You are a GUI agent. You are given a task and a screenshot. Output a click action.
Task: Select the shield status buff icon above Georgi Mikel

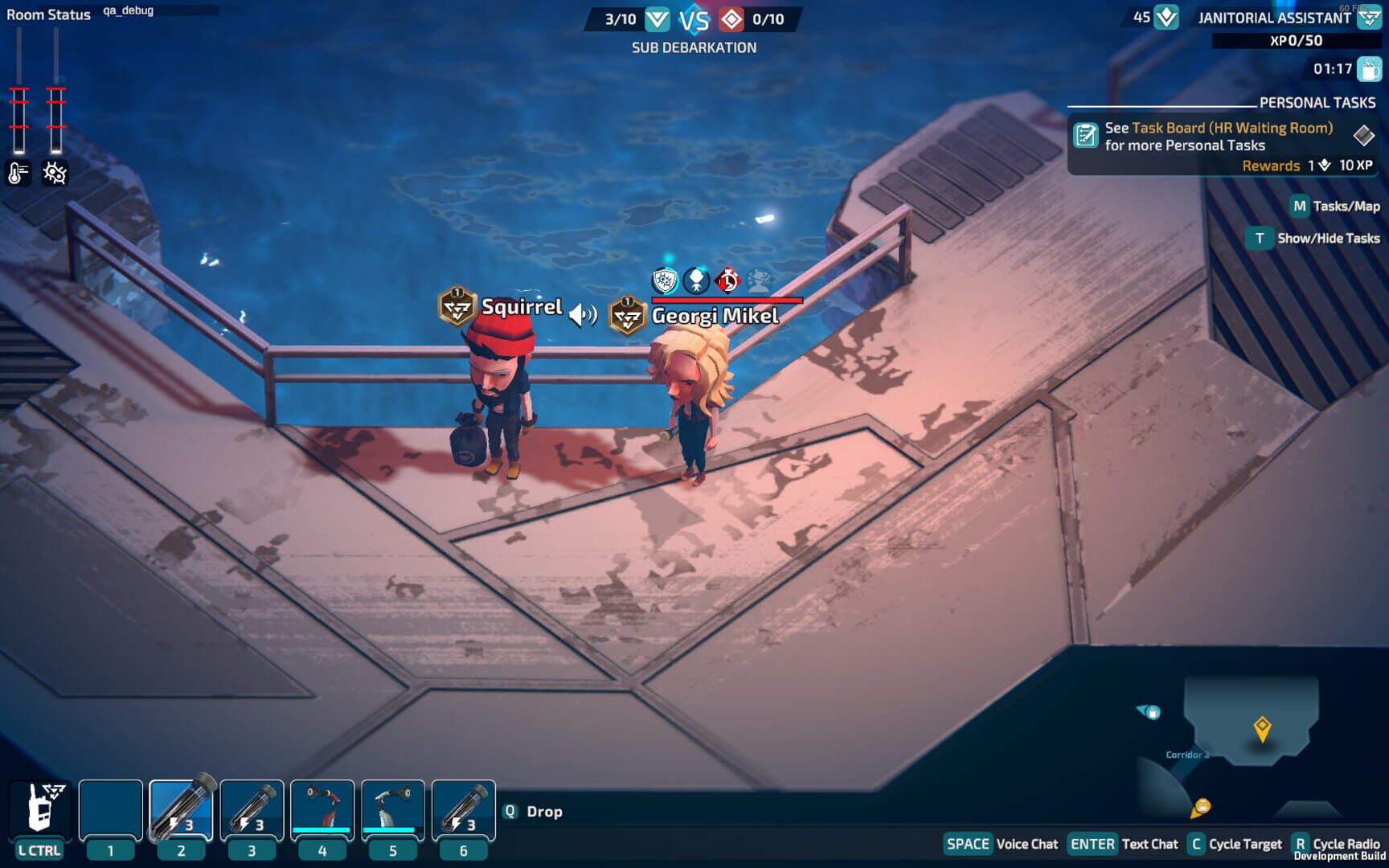click(x=663, y=280)
